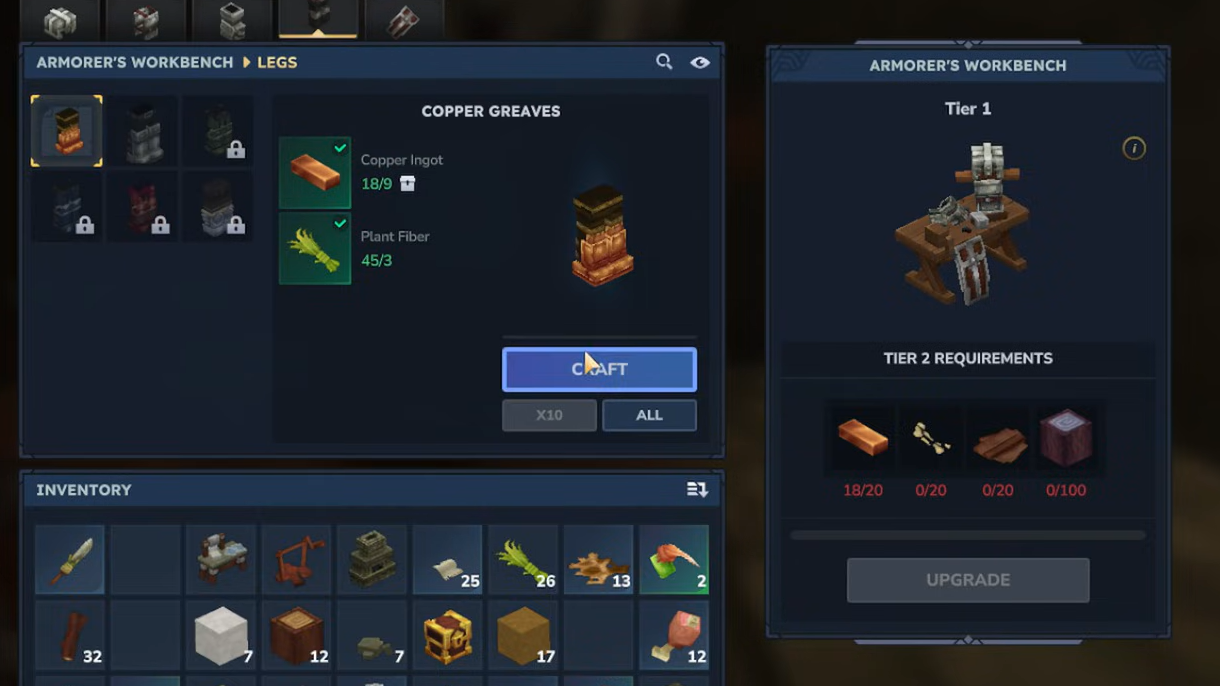Select the locked red leg armor recipe
This screenshot has height=686, width=1220.
pyautogui.click(x=143, y=207)
